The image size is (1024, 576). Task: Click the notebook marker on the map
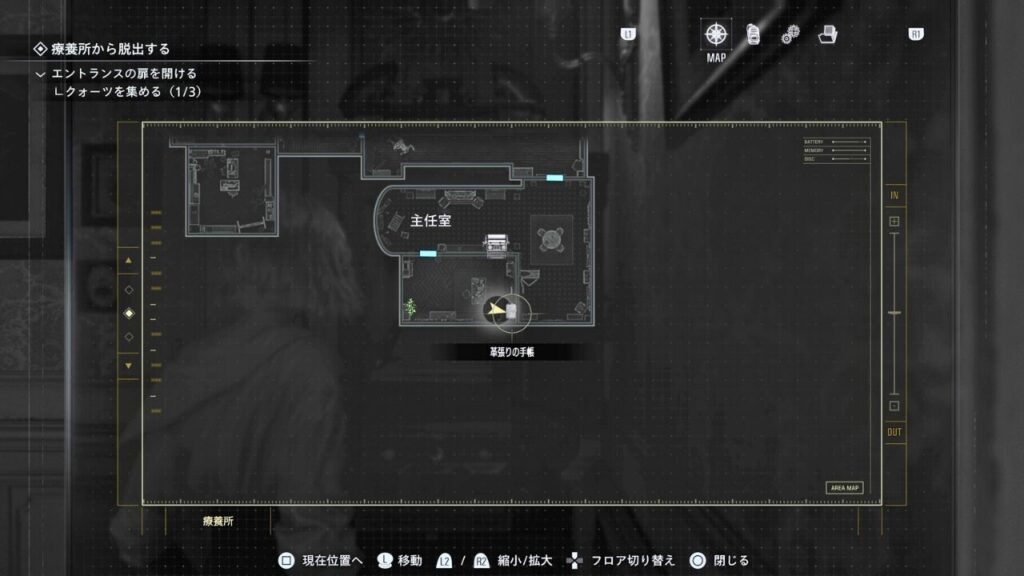tap(512, 311)
